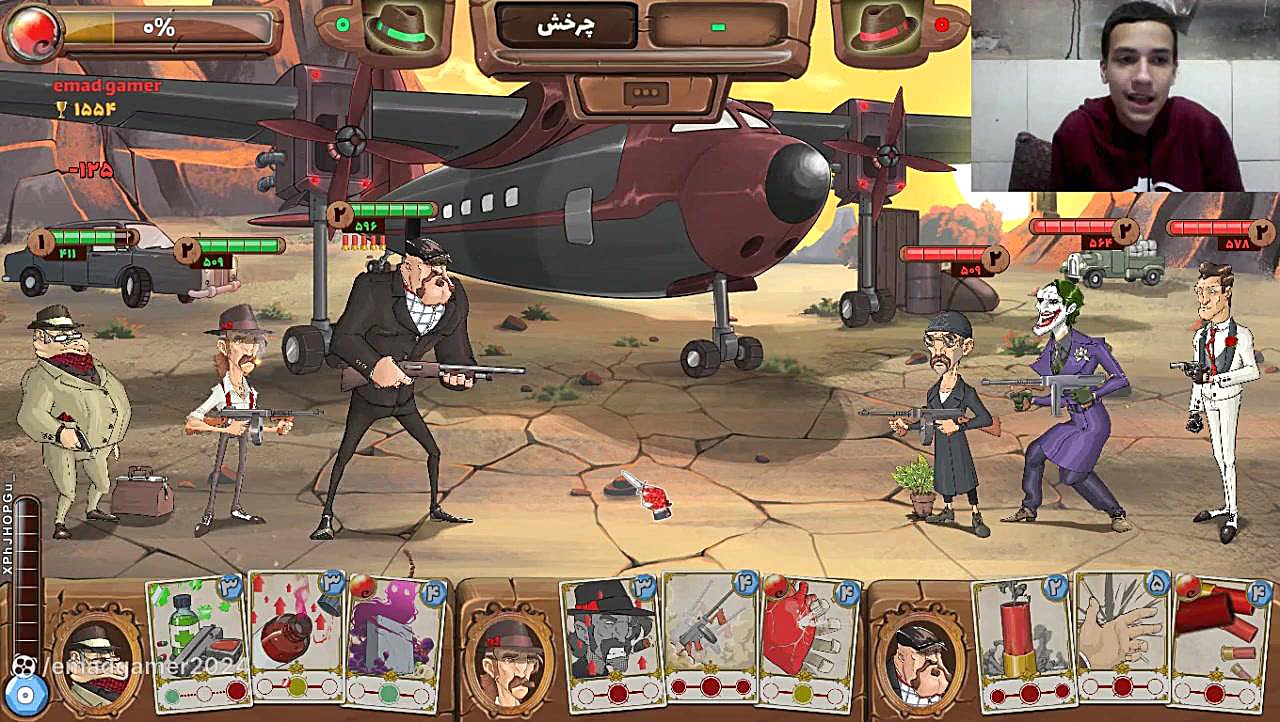Select the purple poison smoke card
Image resolution: width=1280 pixels, height=722 pixels.
click(395, 642)
